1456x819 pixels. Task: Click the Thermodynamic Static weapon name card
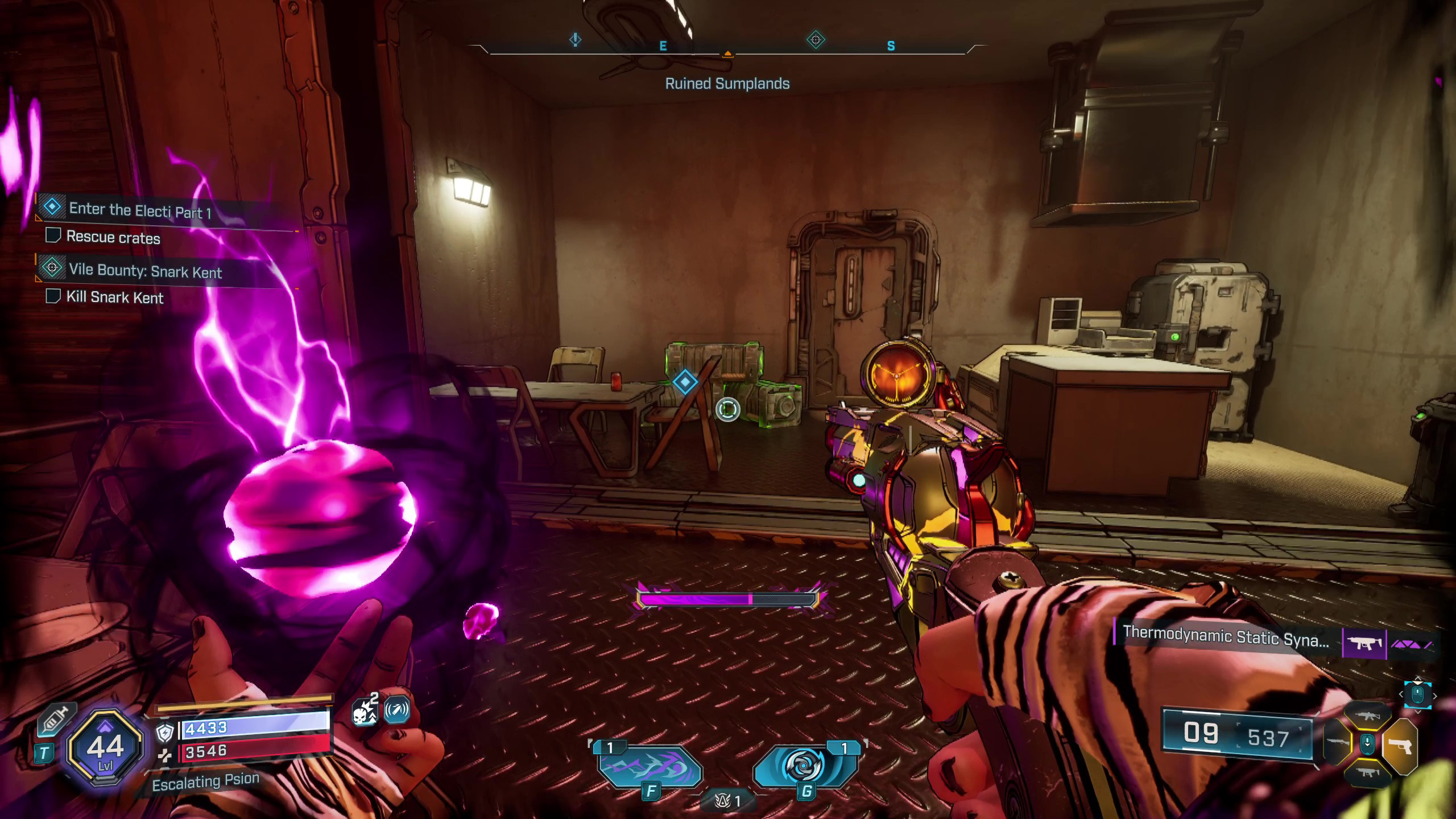pyautogui.click(x=1226, y=637)
